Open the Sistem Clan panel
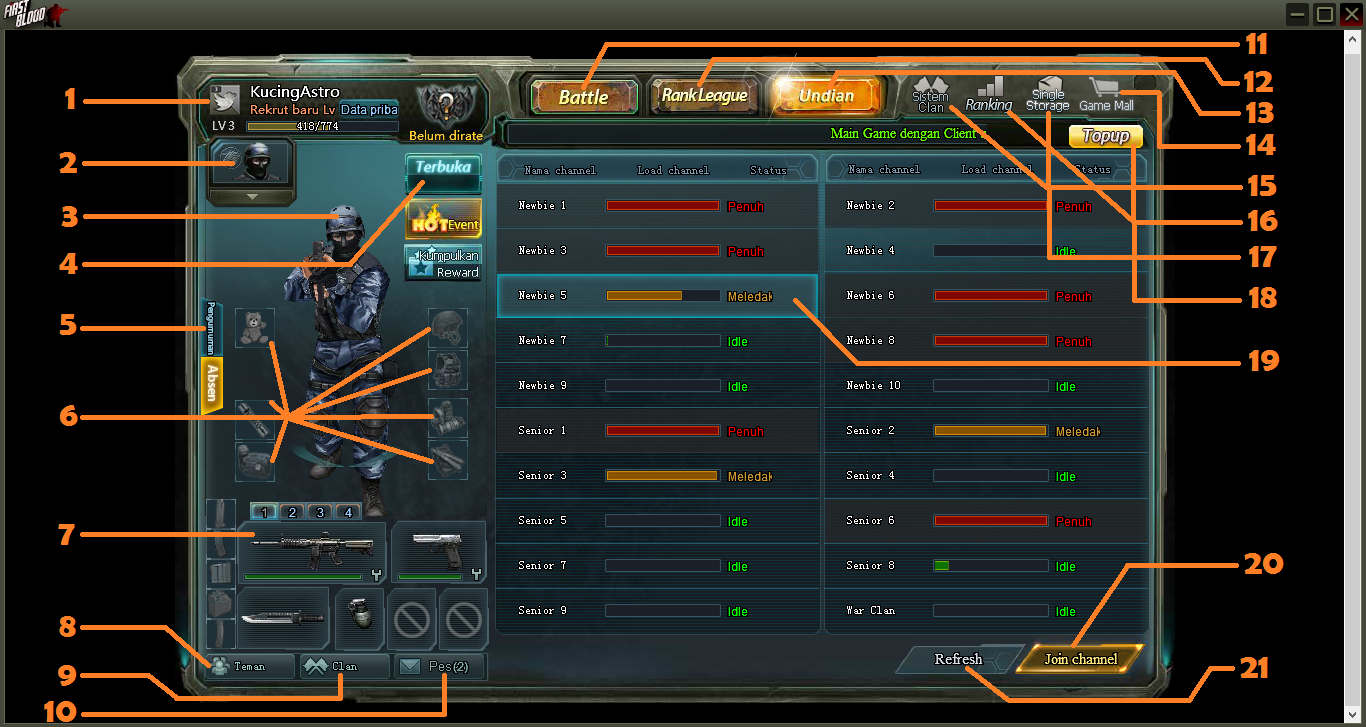The image size is (1366, 727). (929, 92)
